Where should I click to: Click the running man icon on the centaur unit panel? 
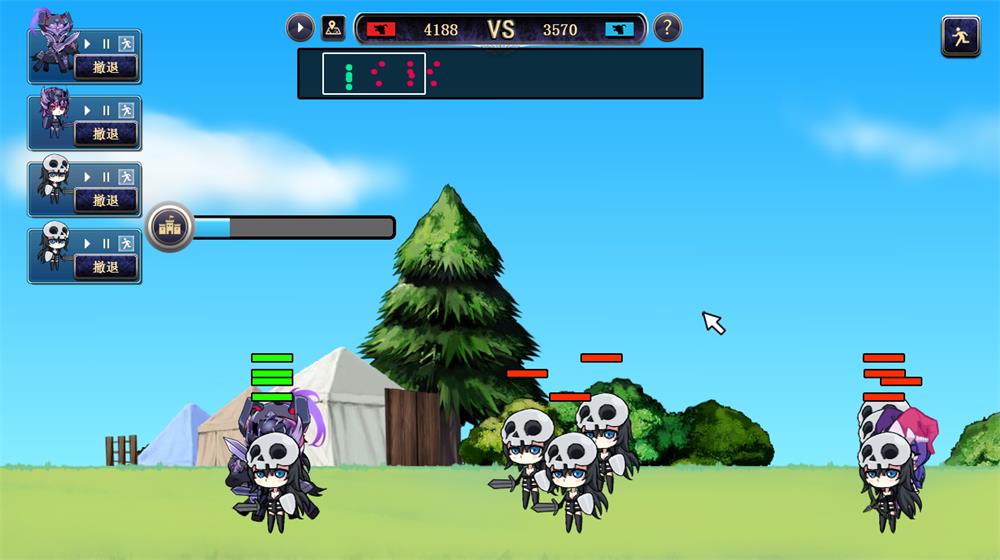pos(126,44)
